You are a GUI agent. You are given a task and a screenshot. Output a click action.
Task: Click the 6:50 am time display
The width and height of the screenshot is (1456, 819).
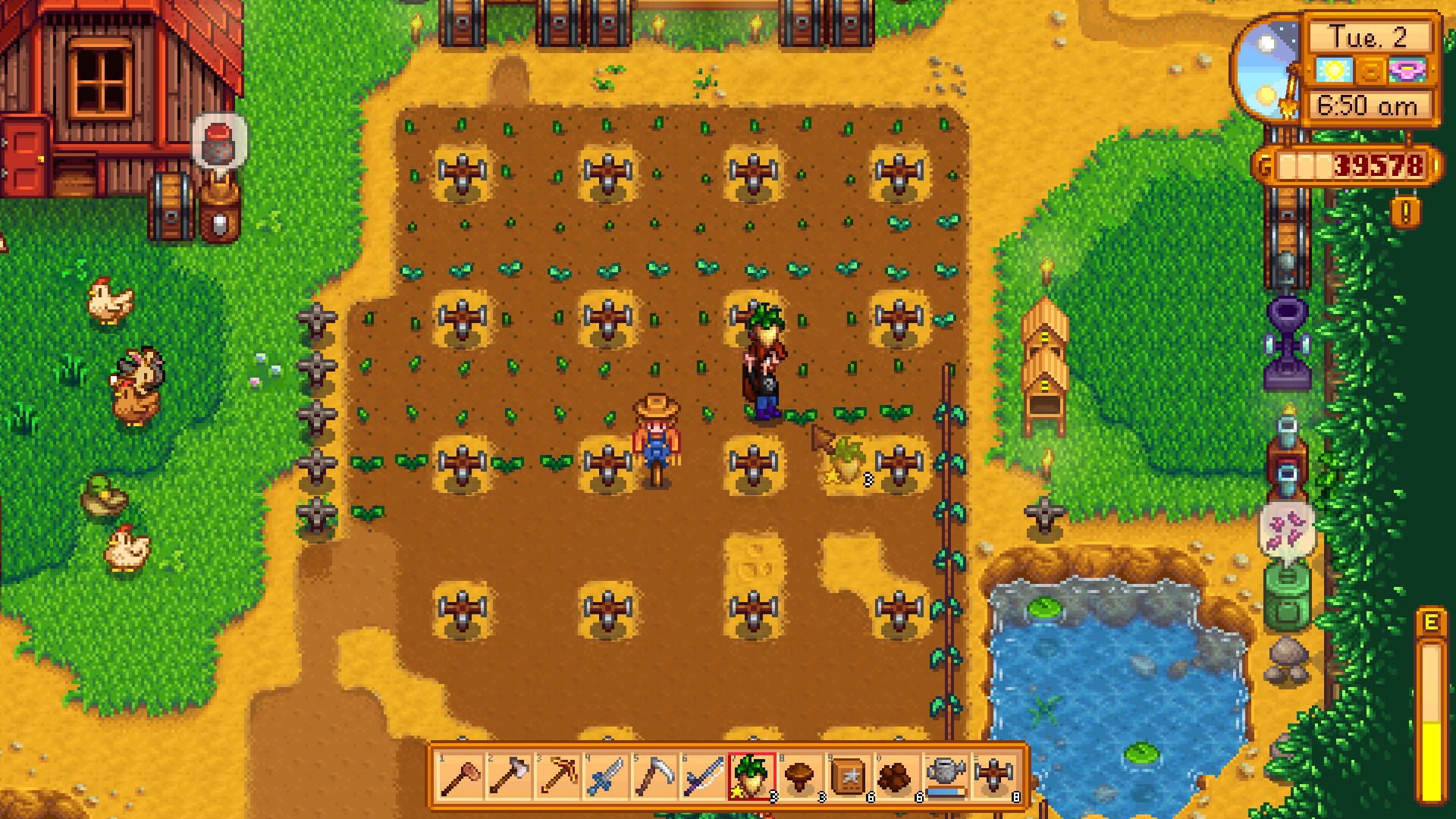tap(1367, 105)
